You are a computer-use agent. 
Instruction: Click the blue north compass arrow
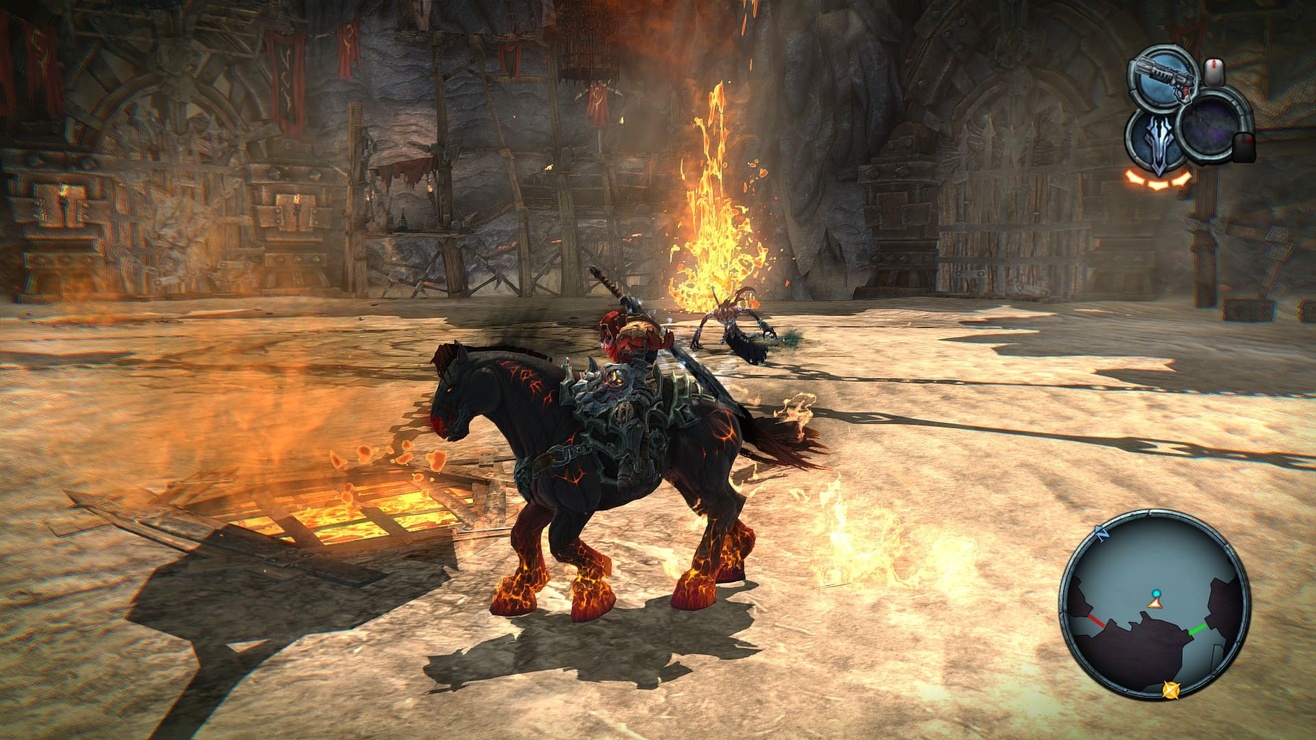tap(1102, 531)
